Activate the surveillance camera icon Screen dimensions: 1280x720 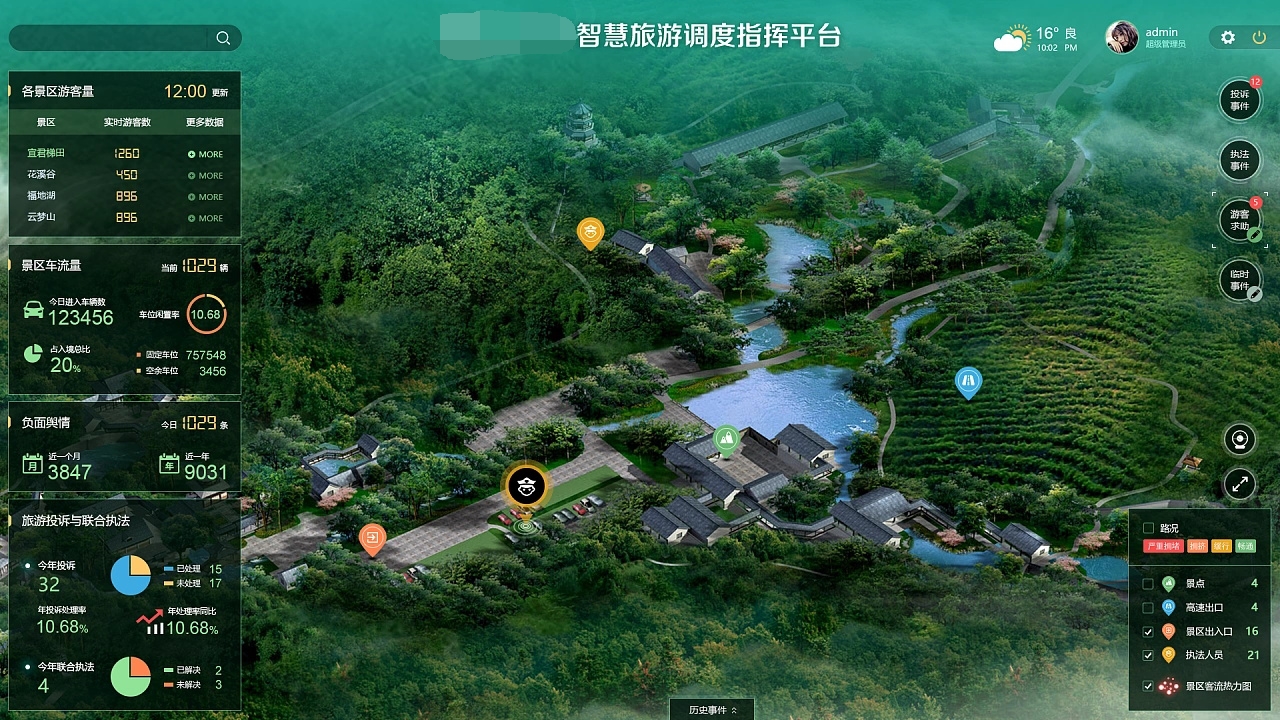pos(1239,440)
